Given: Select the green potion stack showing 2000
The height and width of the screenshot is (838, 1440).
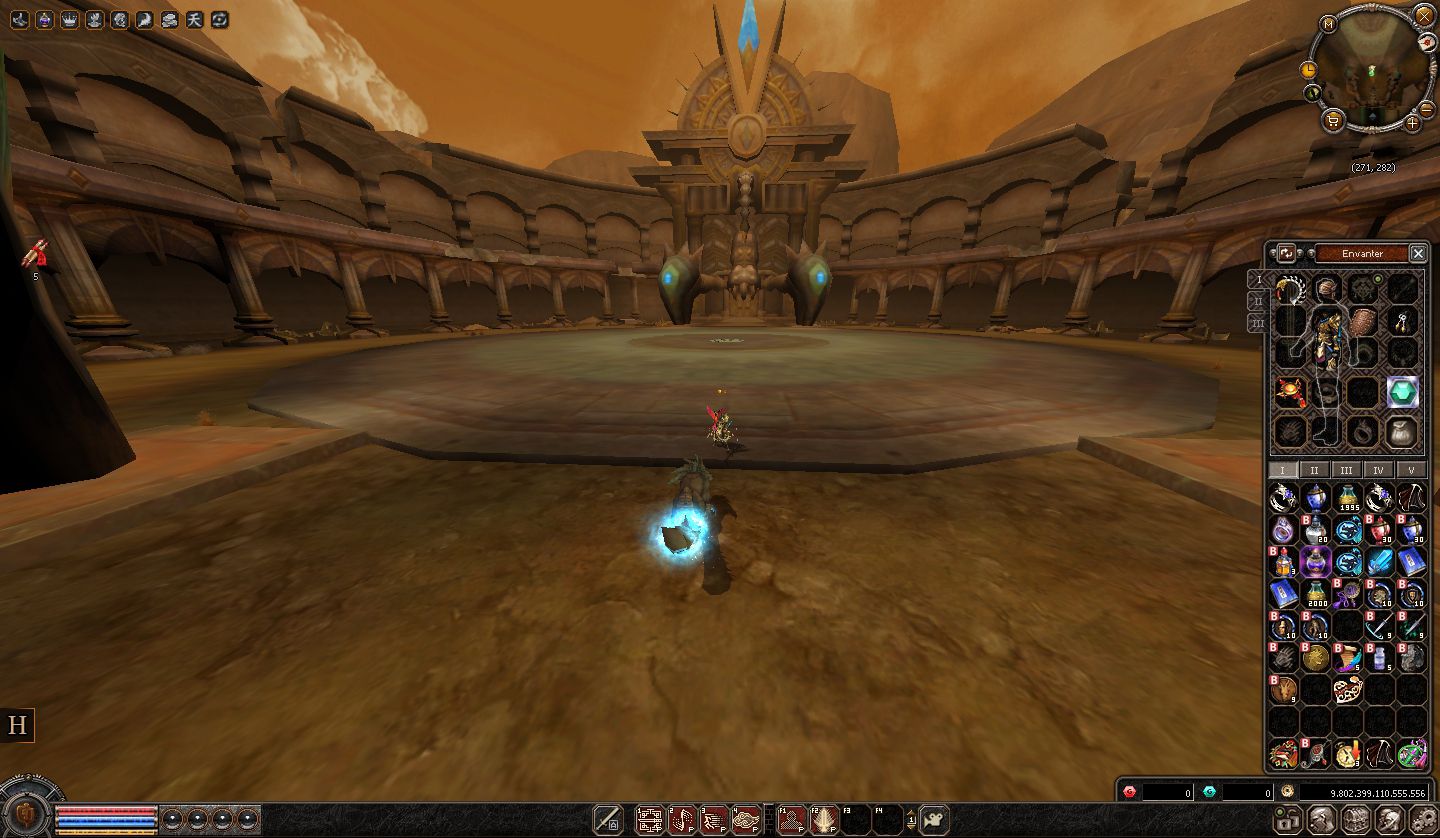Looking at the screenshot, I should coord(1316,594).
